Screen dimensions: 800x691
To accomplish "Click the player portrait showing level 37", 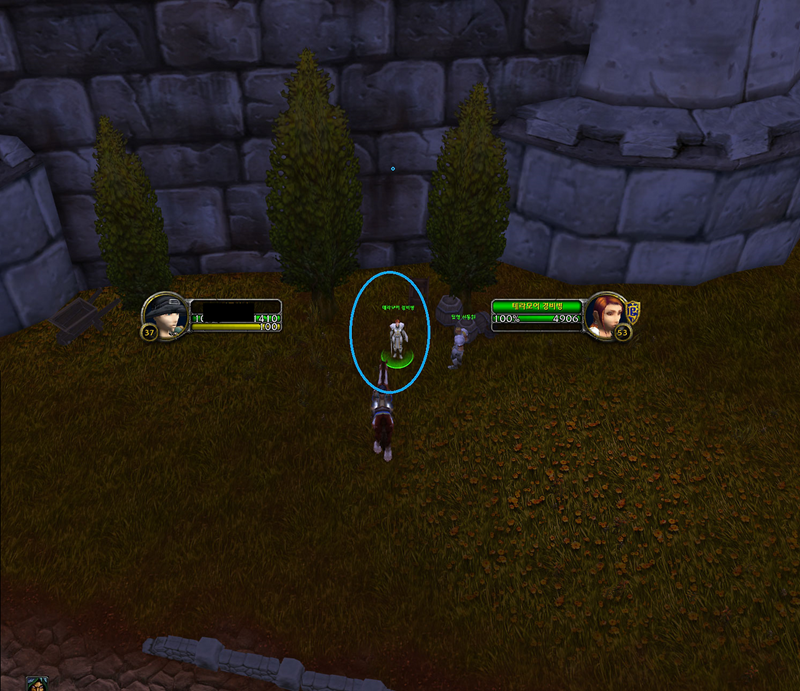I will [165, 315].
